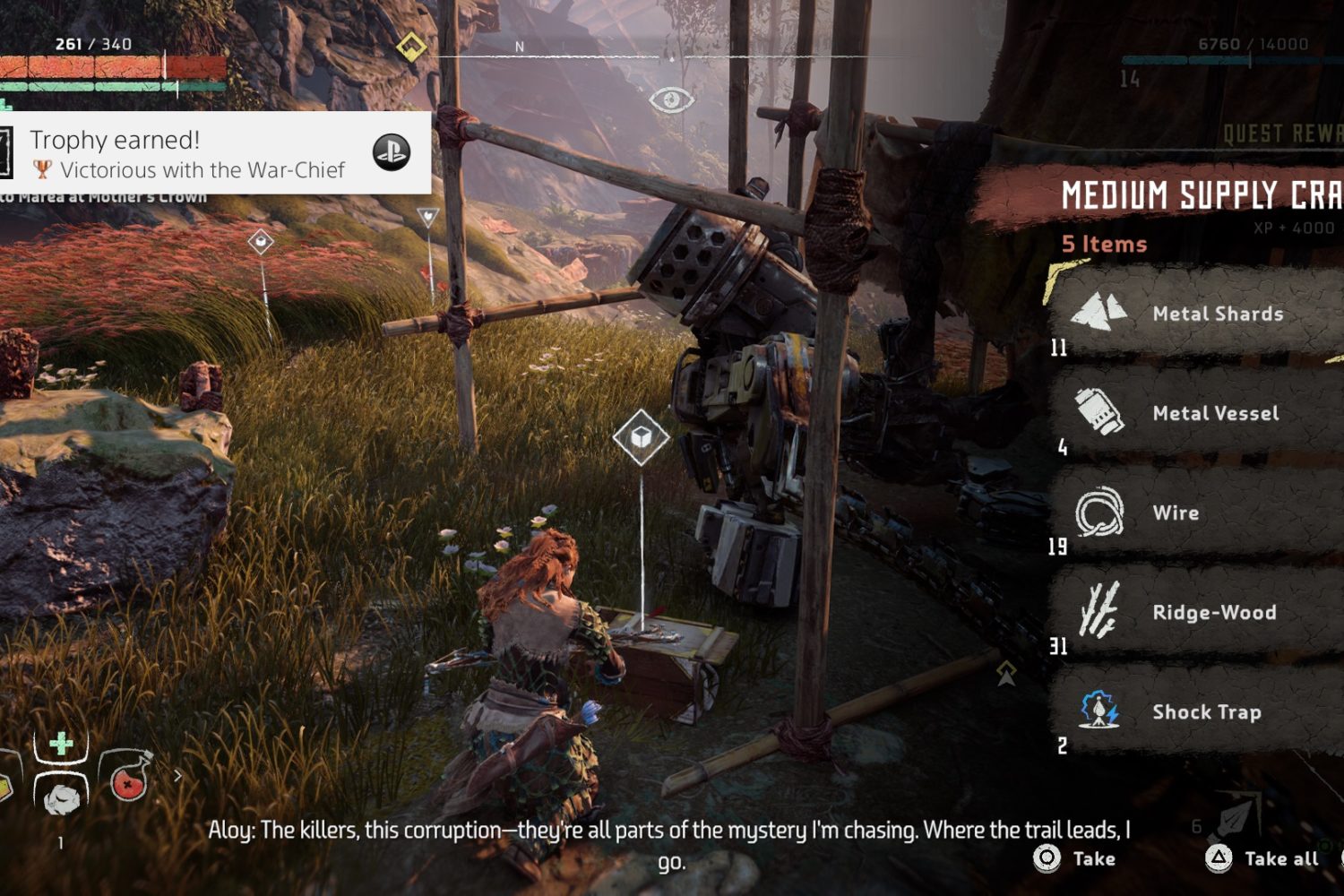
Task: Select the Metal Shards loot row
Action: 1201,314
